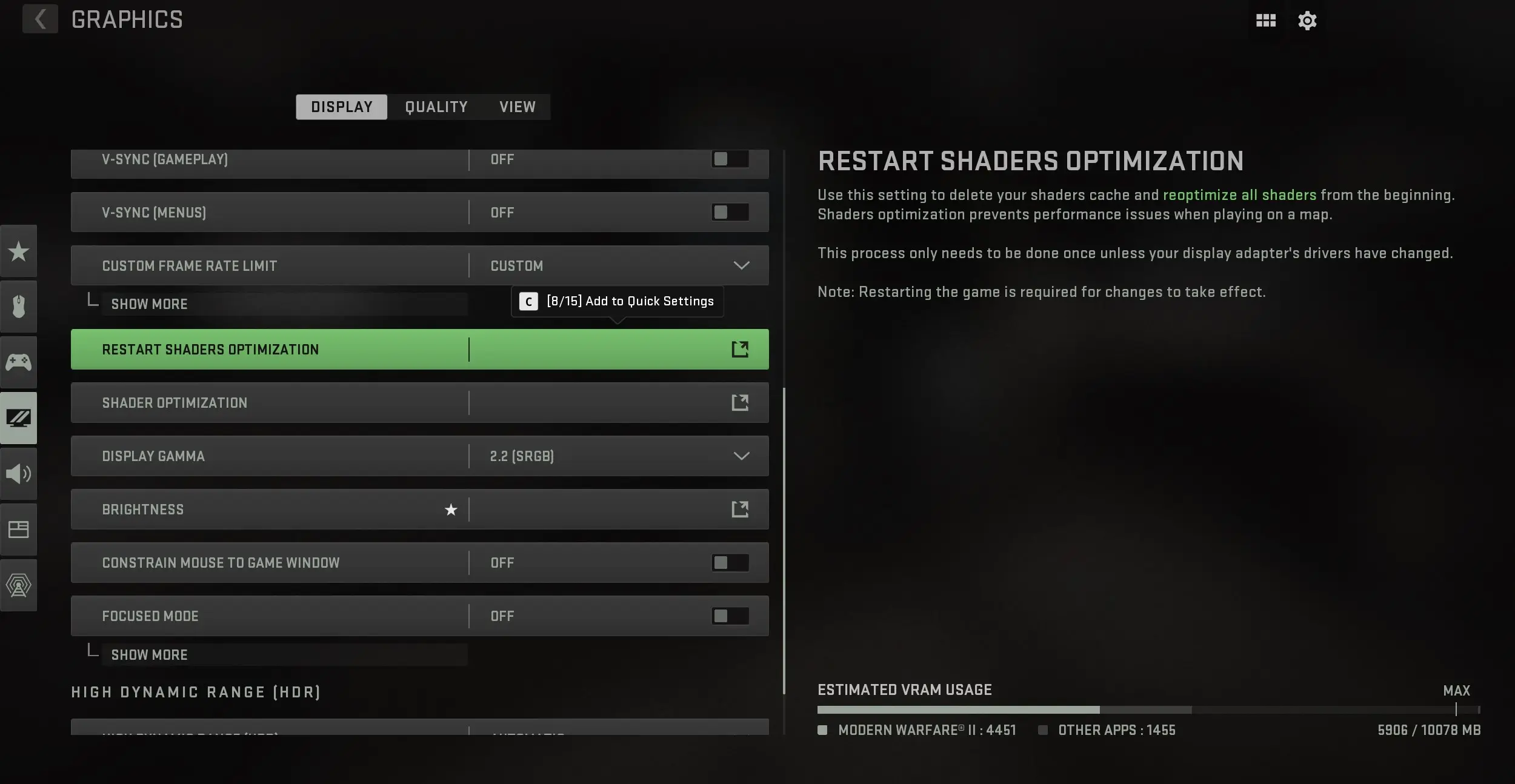Click the back arrow beside Graphics
The height and width of the screenshot is (784, 1515).
[x=40, y=19]
